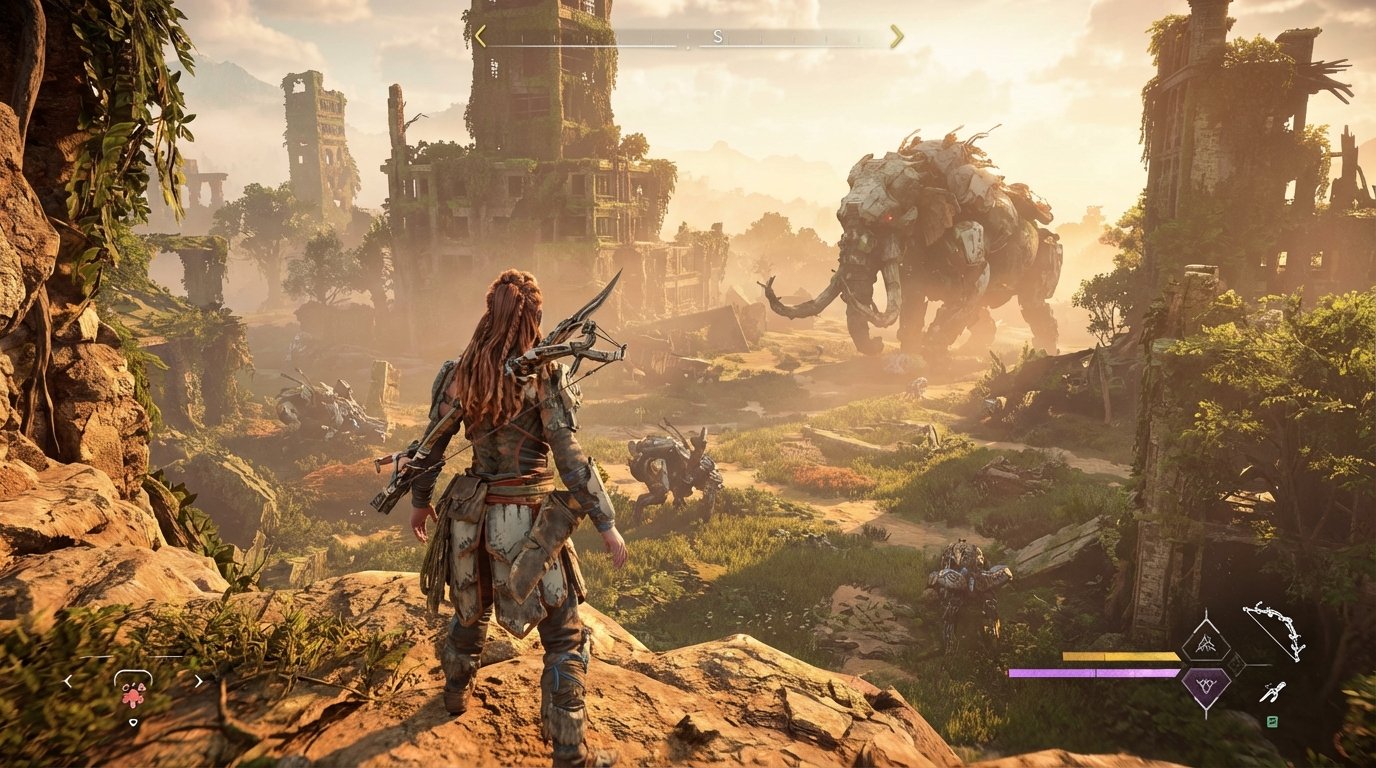Click the bracket frame around the berry icon
The width and height of the screenshot is (1376, 768).
(133, 678)
